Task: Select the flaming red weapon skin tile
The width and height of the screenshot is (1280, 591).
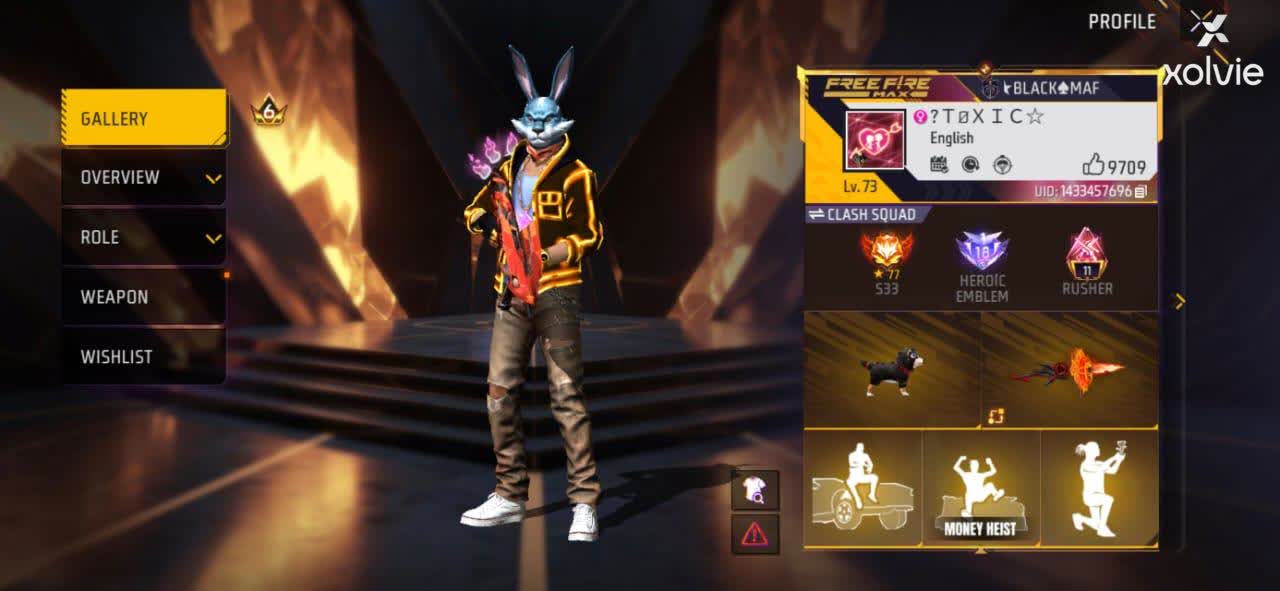Action: pyautogui.click(x=1069, y=369)
